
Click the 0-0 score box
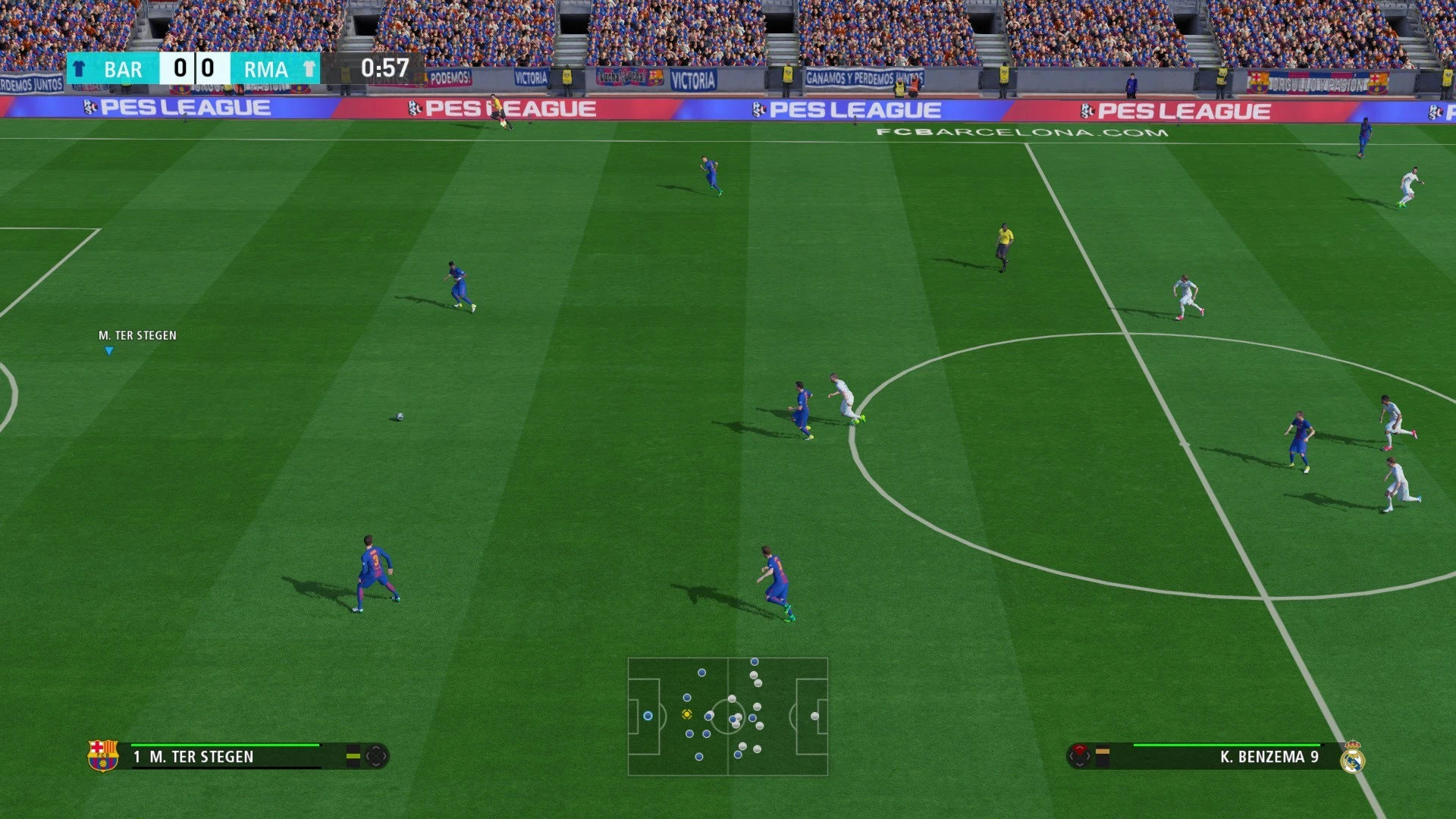195,69
